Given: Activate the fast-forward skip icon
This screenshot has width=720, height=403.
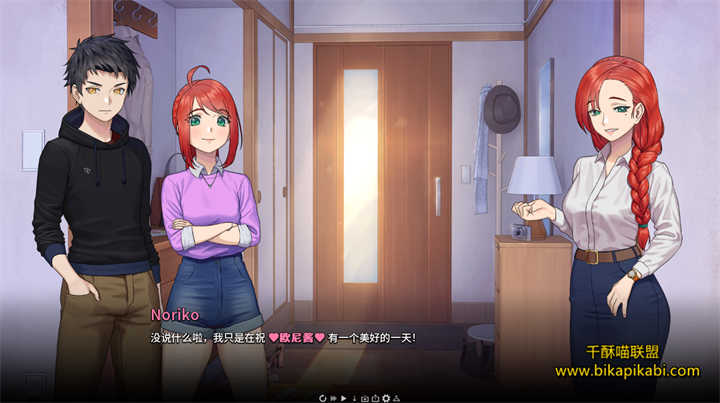Looking at the screenshot, I should pyautogui.click(x=333, y=398).
